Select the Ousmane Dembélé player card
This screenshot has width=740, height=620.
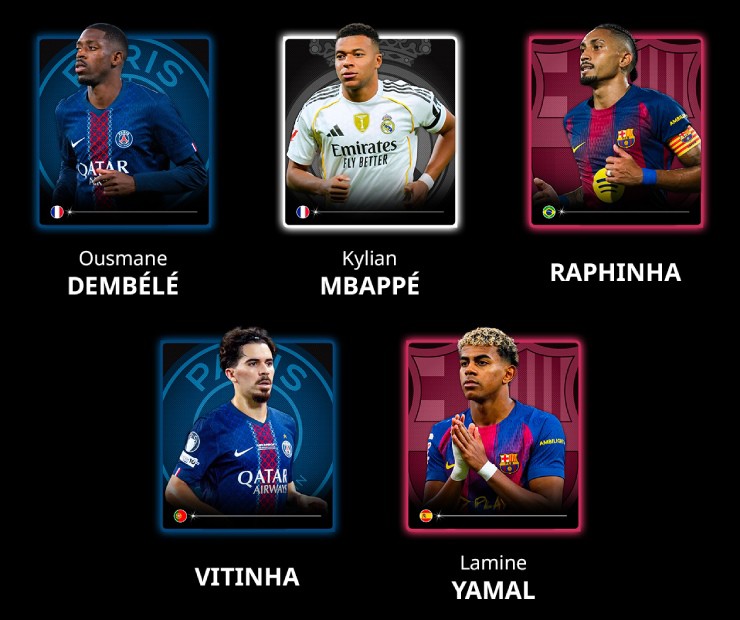[124, 130]
